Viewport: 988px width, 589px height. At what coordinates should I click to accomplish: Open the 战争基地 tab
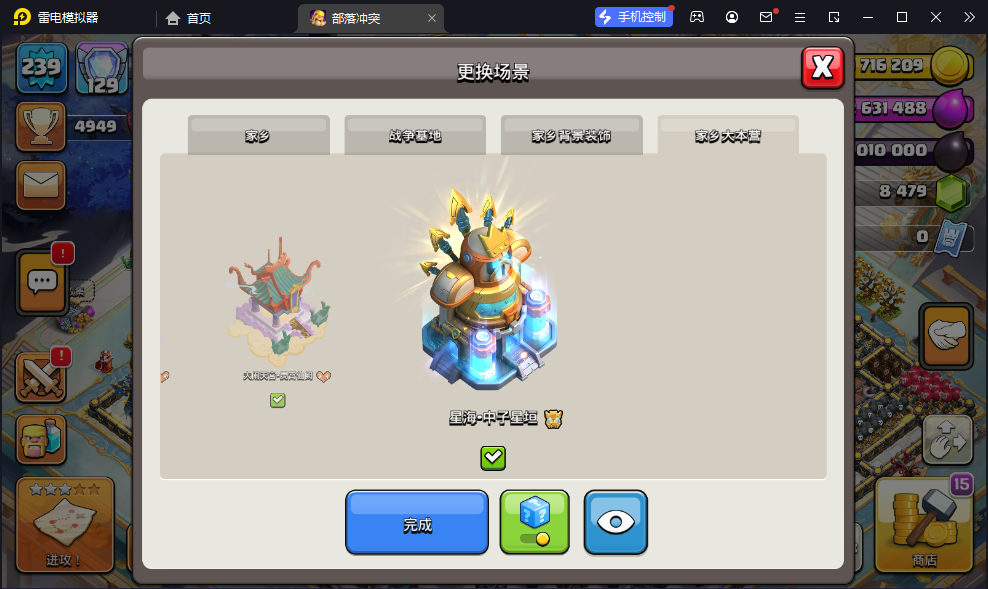[x=415, y=135]
